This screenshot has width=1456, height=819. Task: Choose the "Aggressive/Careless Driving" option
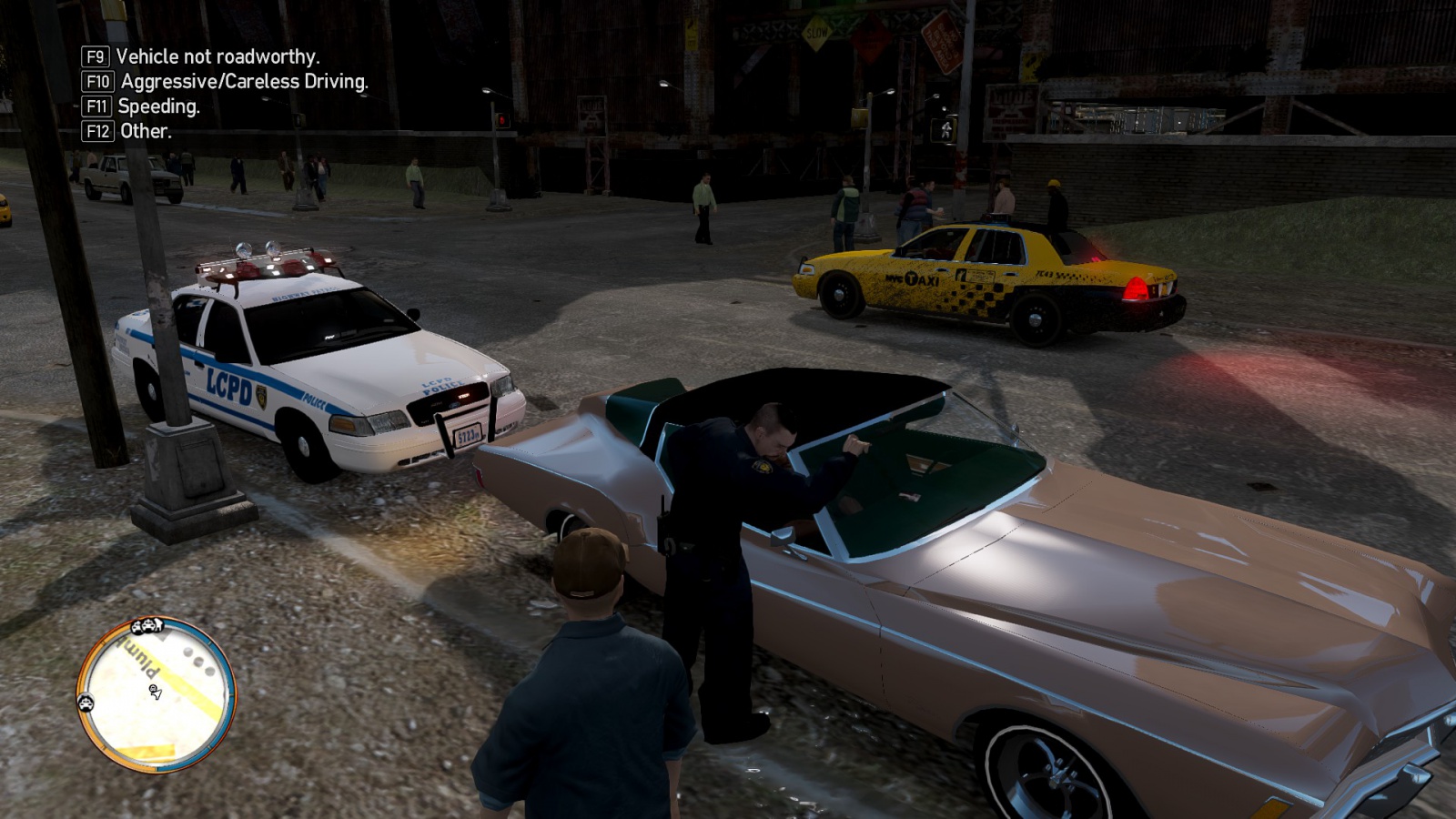coord(243,81)
